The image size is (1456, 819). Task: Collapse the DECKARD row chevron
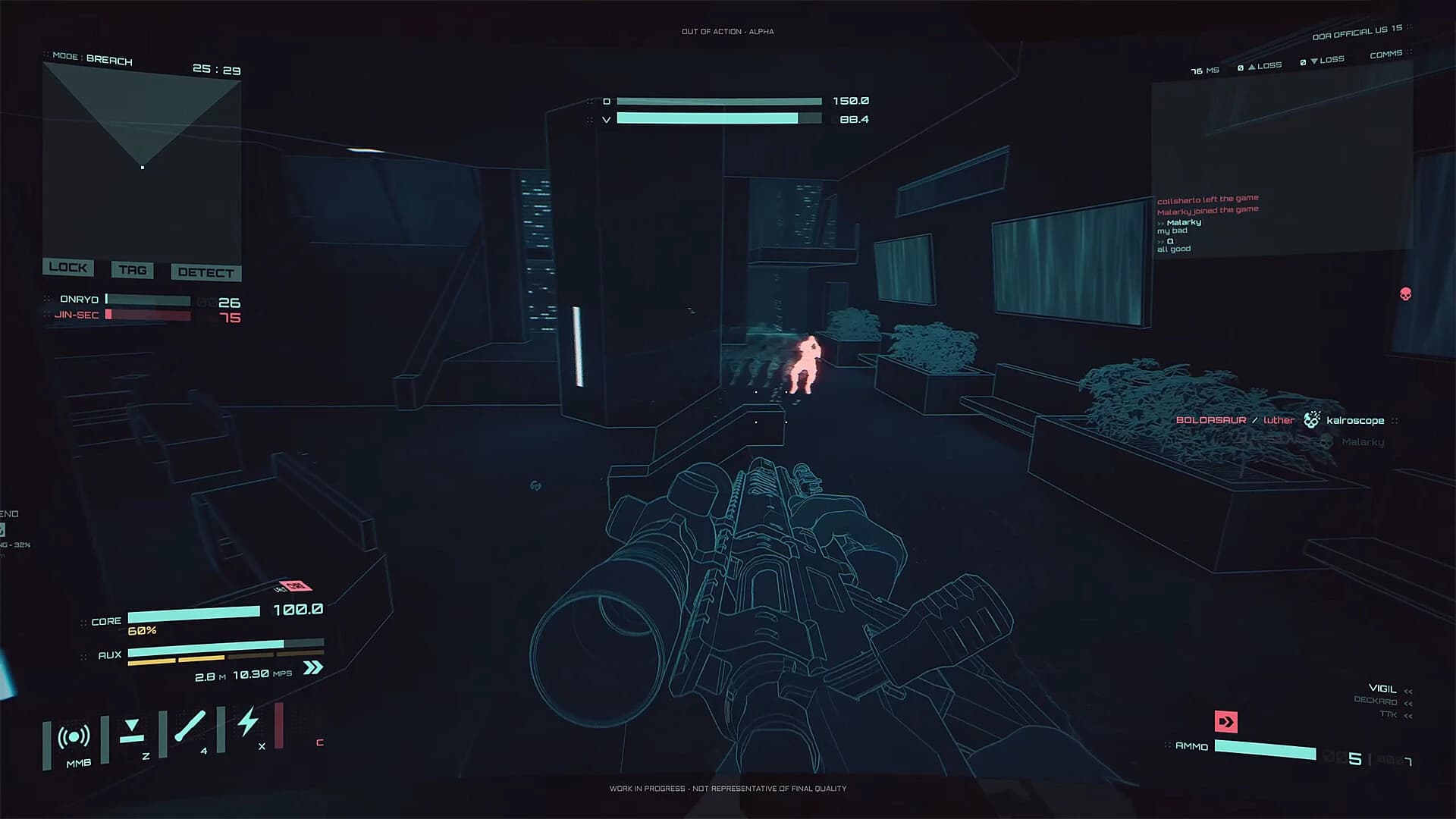[1410, 702]
